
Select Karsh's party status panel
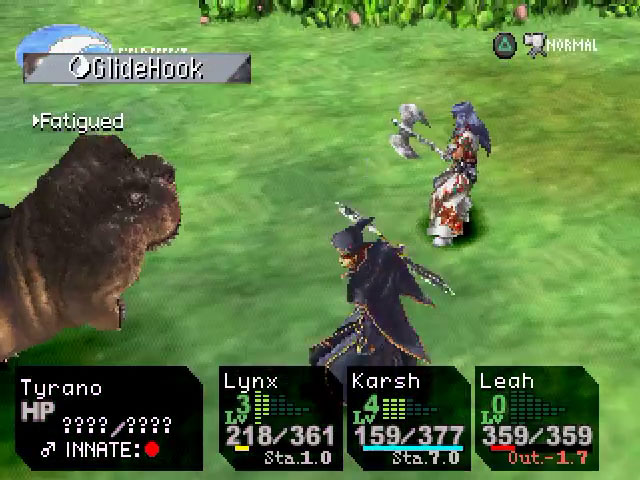[408, 418]
